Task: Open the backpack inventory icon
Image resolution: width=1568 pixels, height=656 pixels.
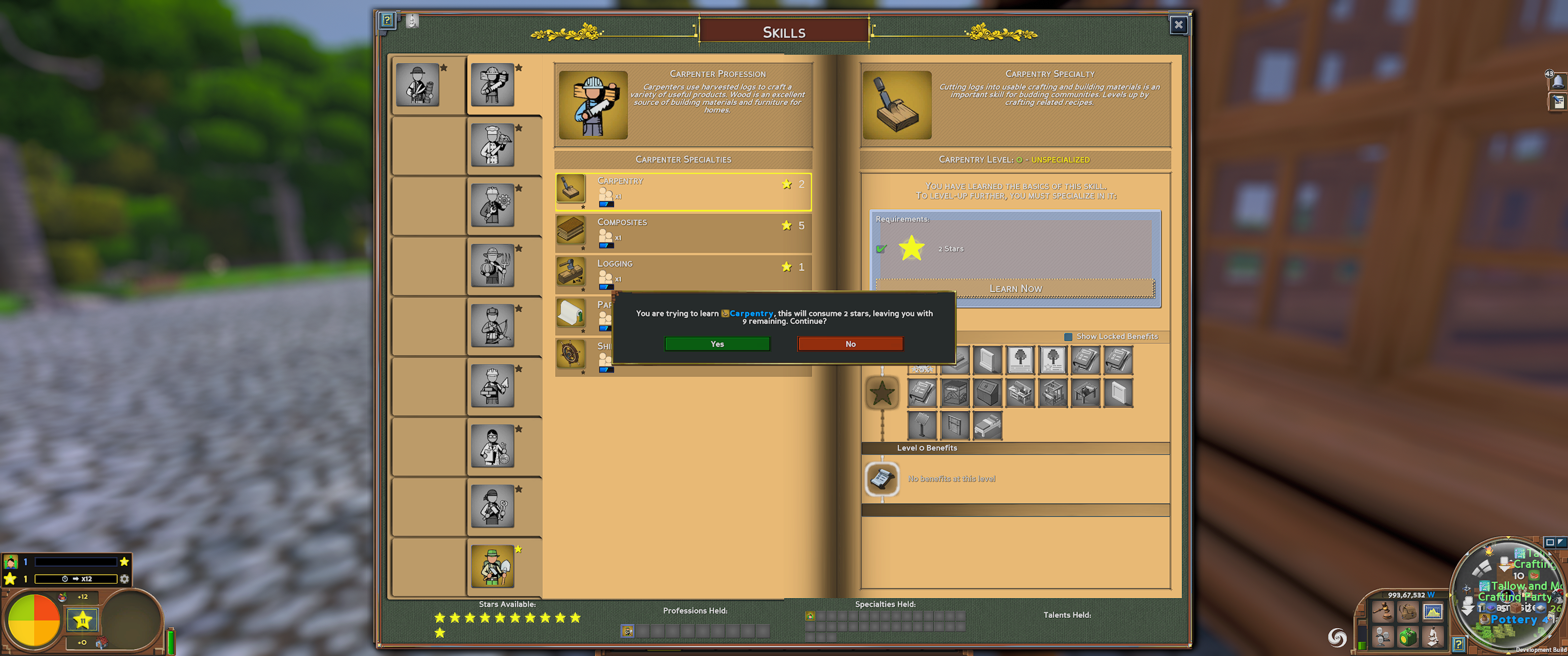Action: tap(1408, 611)
